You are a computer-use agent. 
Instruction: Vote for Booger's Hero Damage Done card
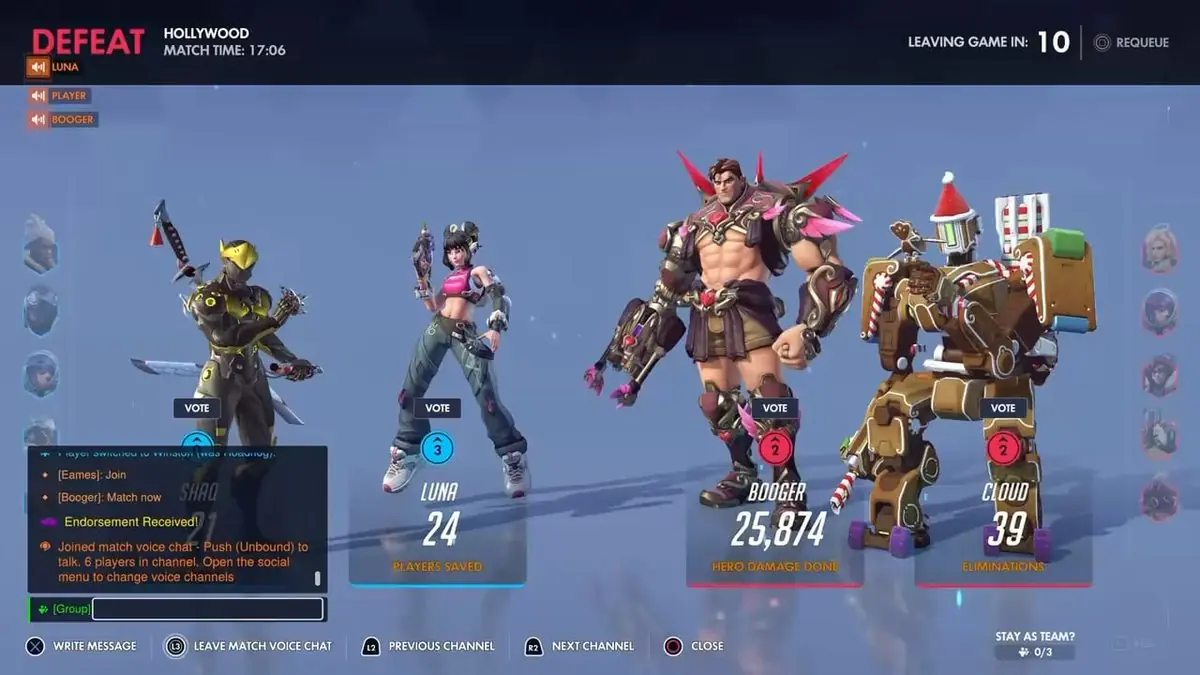tap(775, 408)
